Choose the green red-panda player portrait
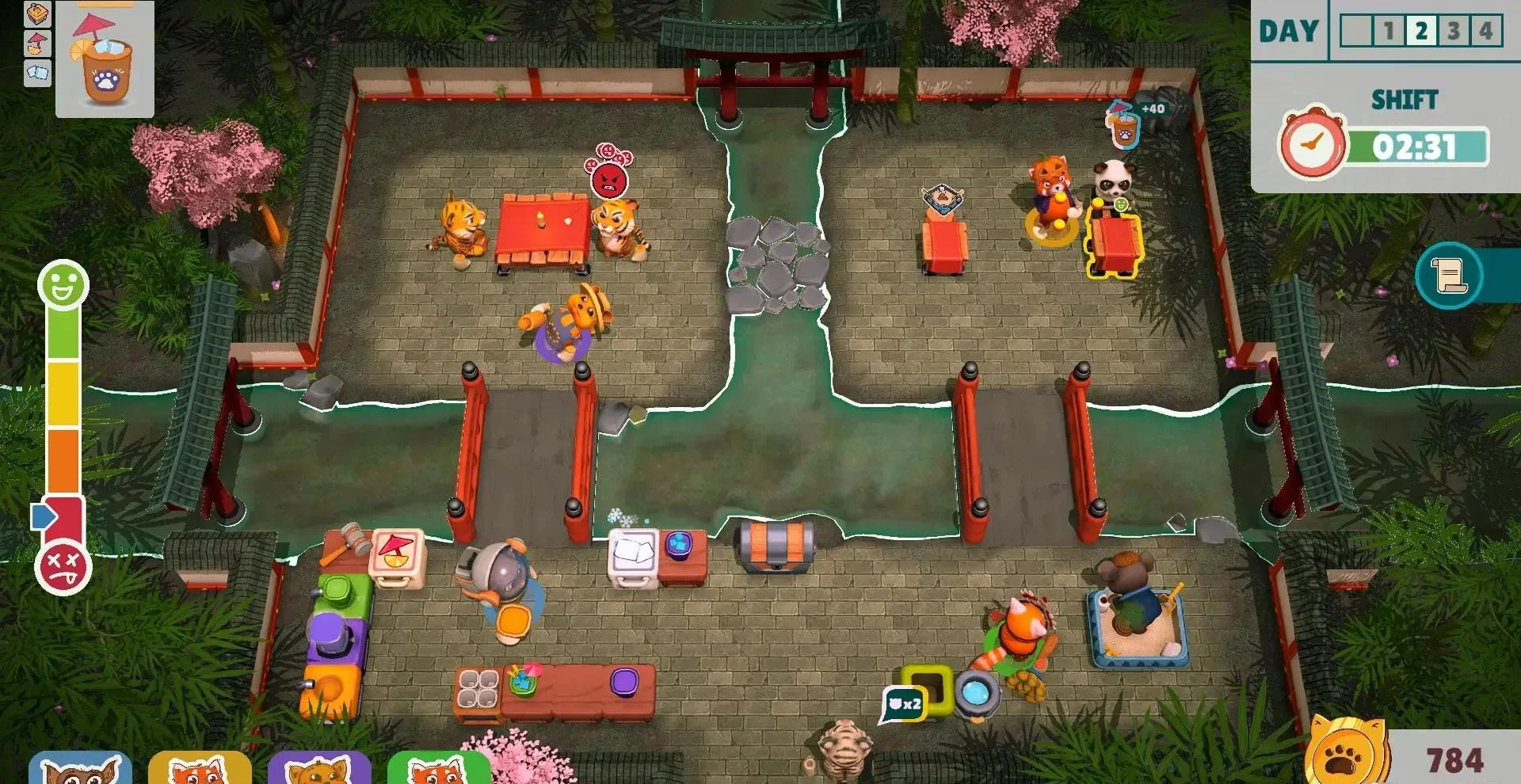This screenshot has width=1521, height=784. pos(438,768)
